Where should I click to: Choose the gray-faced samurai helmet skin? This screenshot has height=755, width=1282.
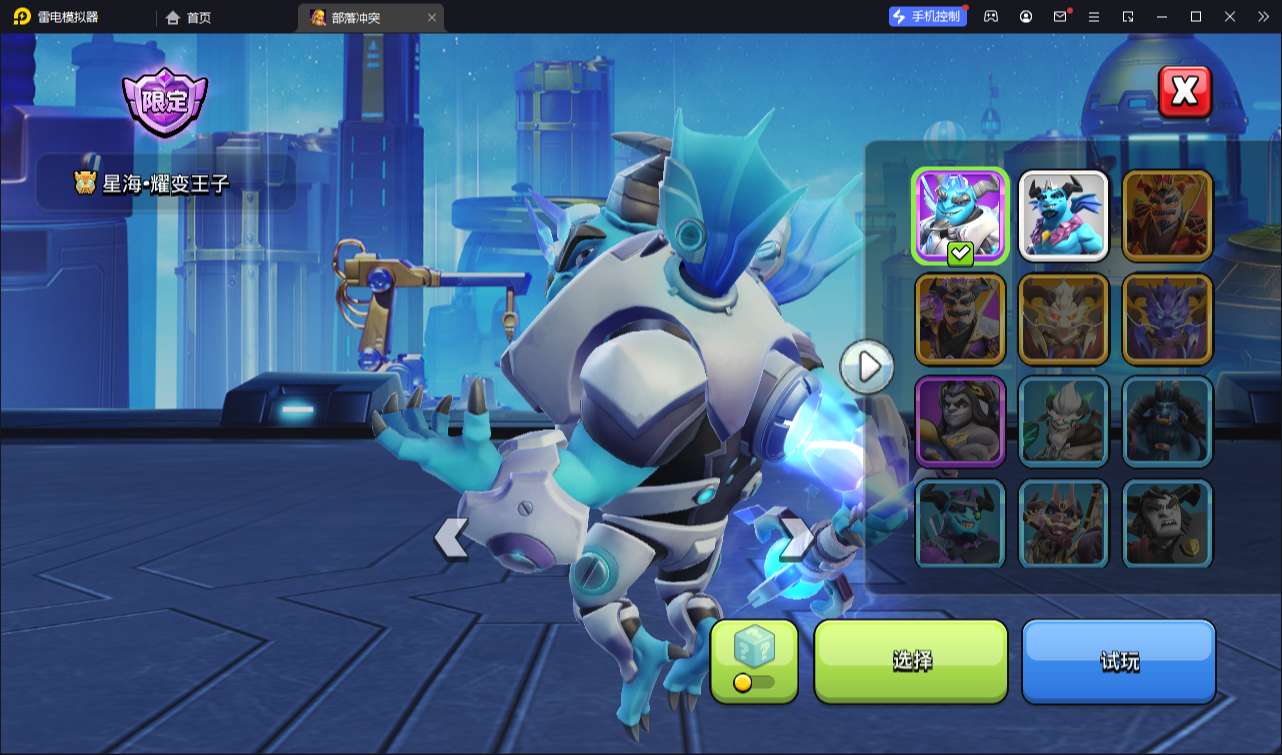(x=1167, y=524)
